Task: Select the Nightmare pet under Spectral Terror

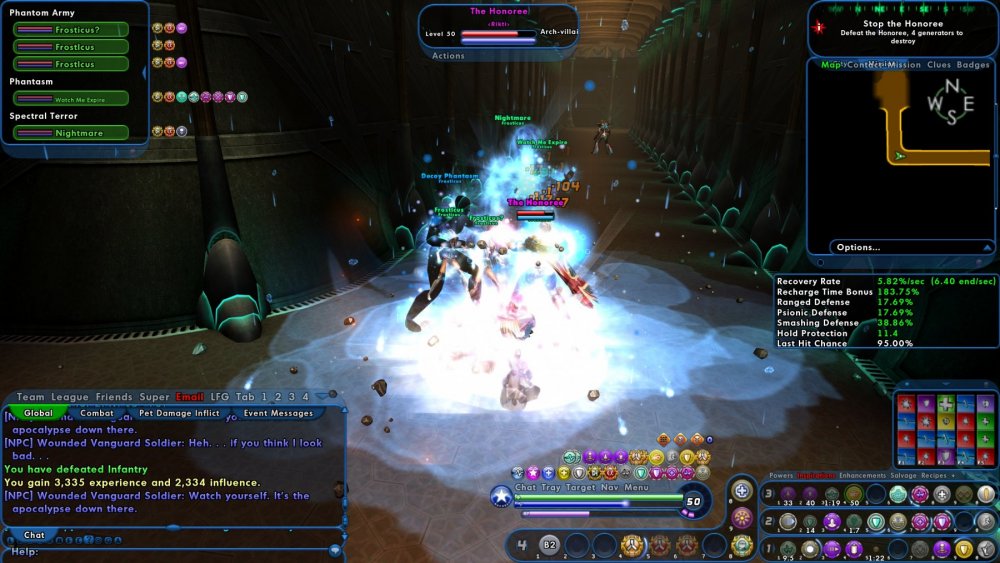Action: click(71, 132)
